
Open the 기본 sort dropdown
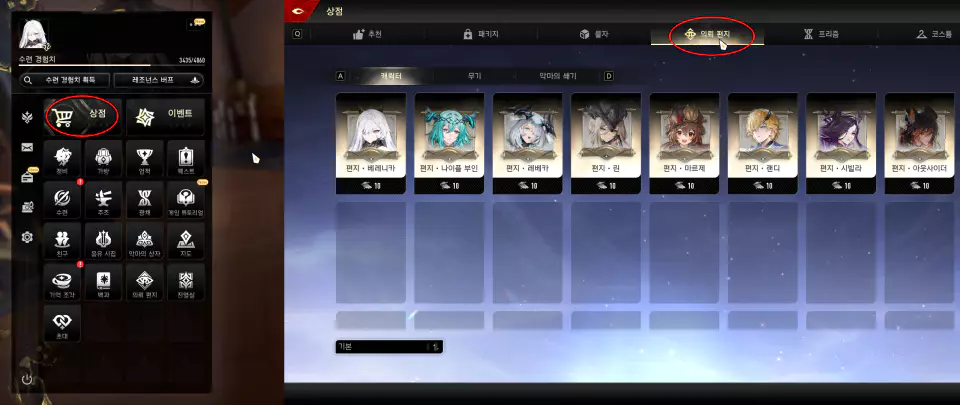(x=389, y=346)
